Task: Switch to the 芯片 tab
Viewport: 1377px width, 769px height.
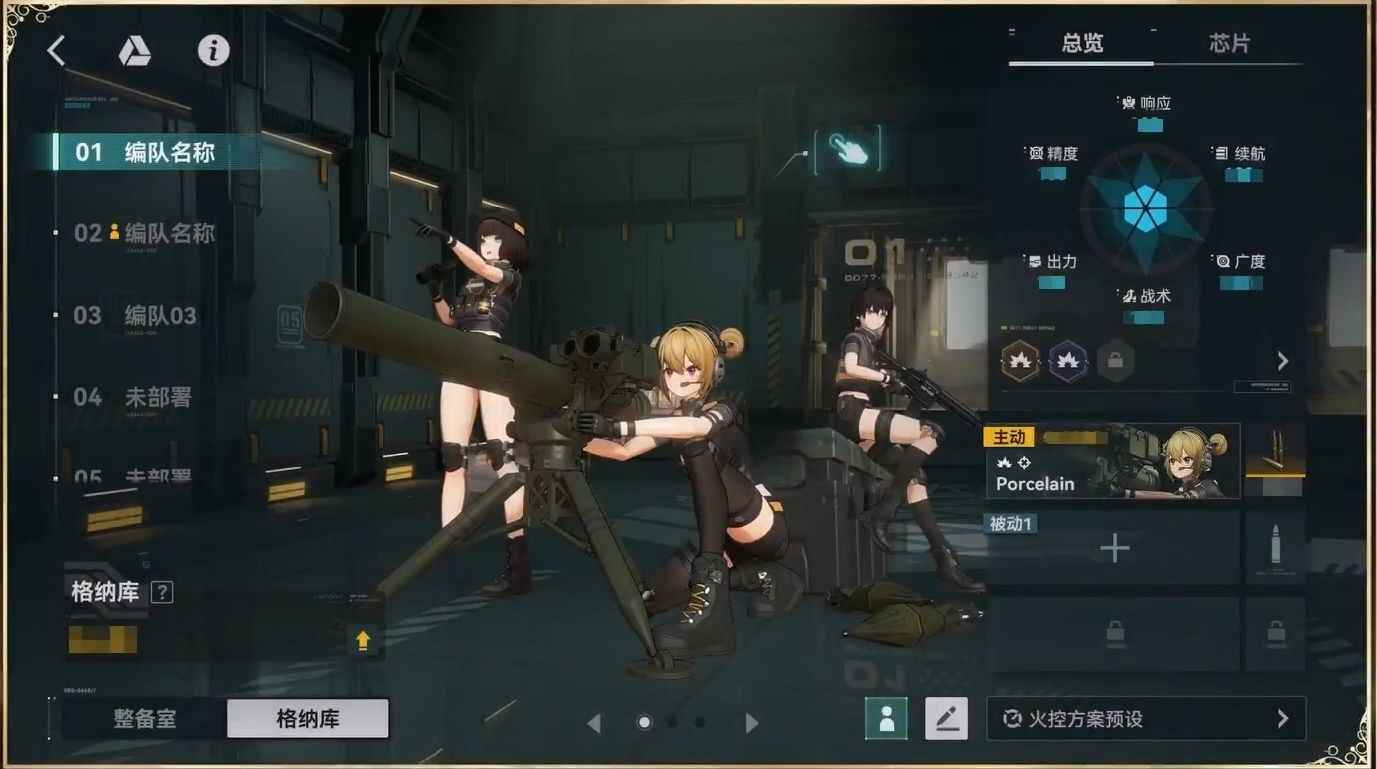Action: (x=1229, y=44)
